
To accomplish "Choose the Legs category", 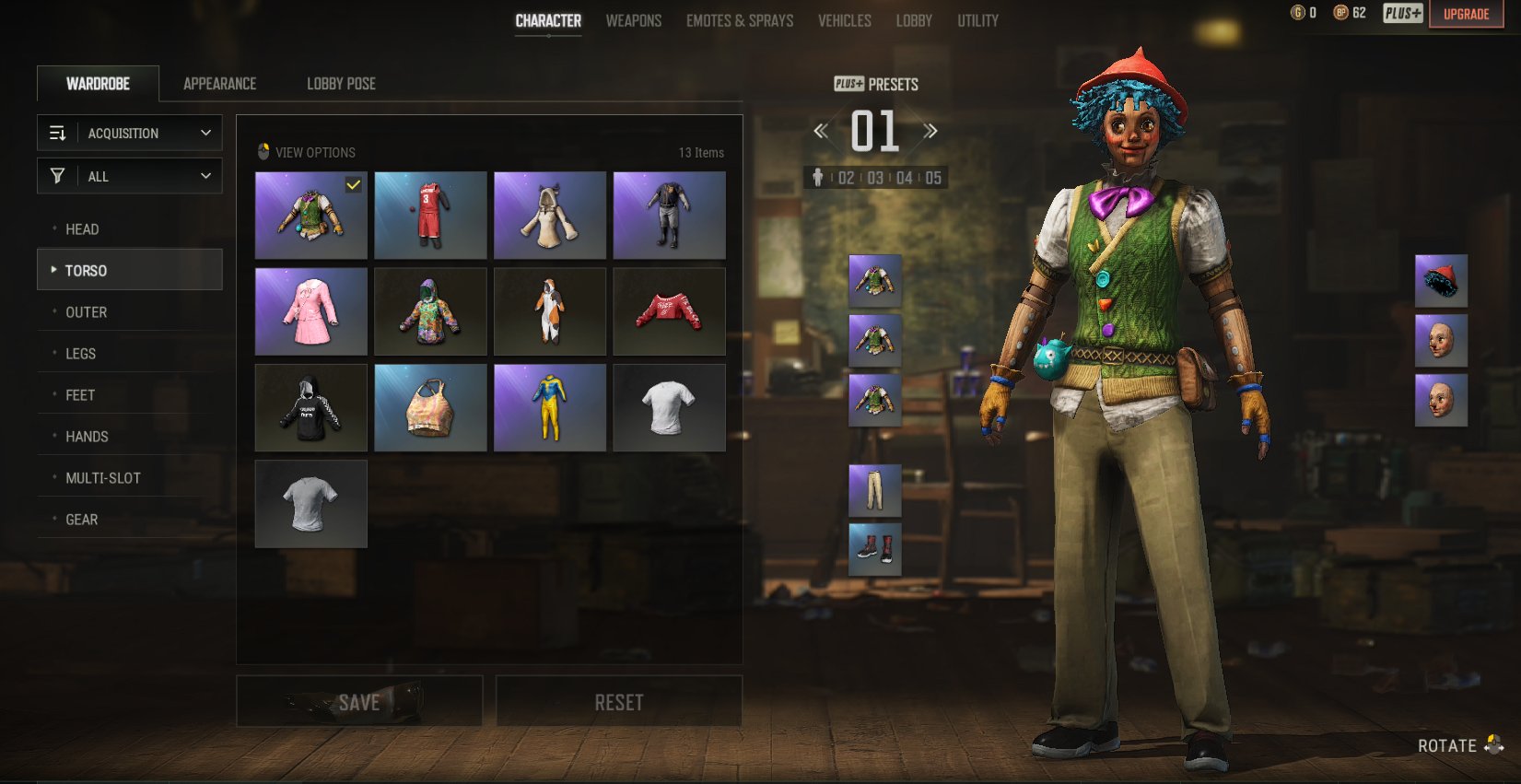I will pyautogui.click(x=80, y=354).
